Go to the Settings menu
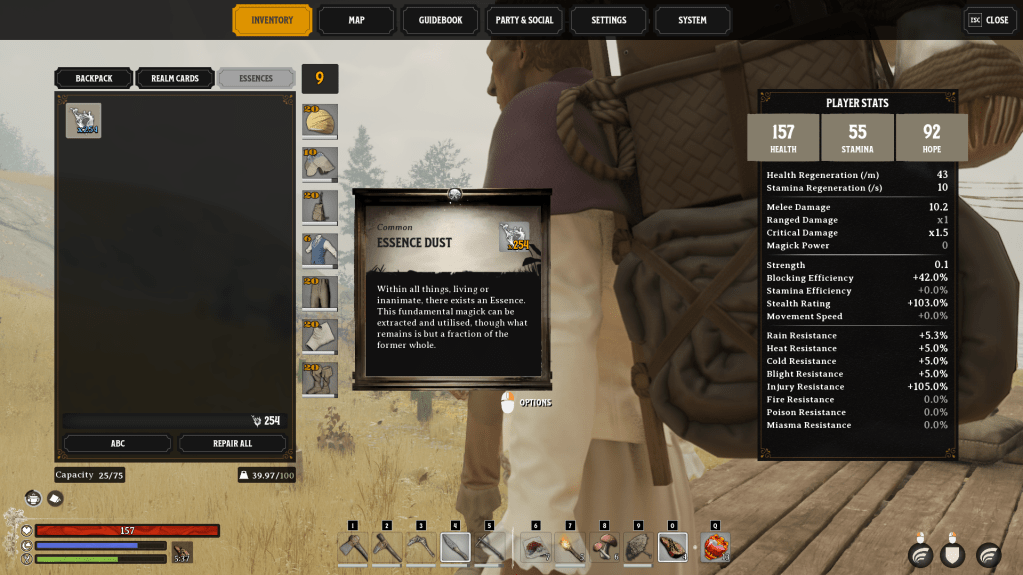 [608, 20]
